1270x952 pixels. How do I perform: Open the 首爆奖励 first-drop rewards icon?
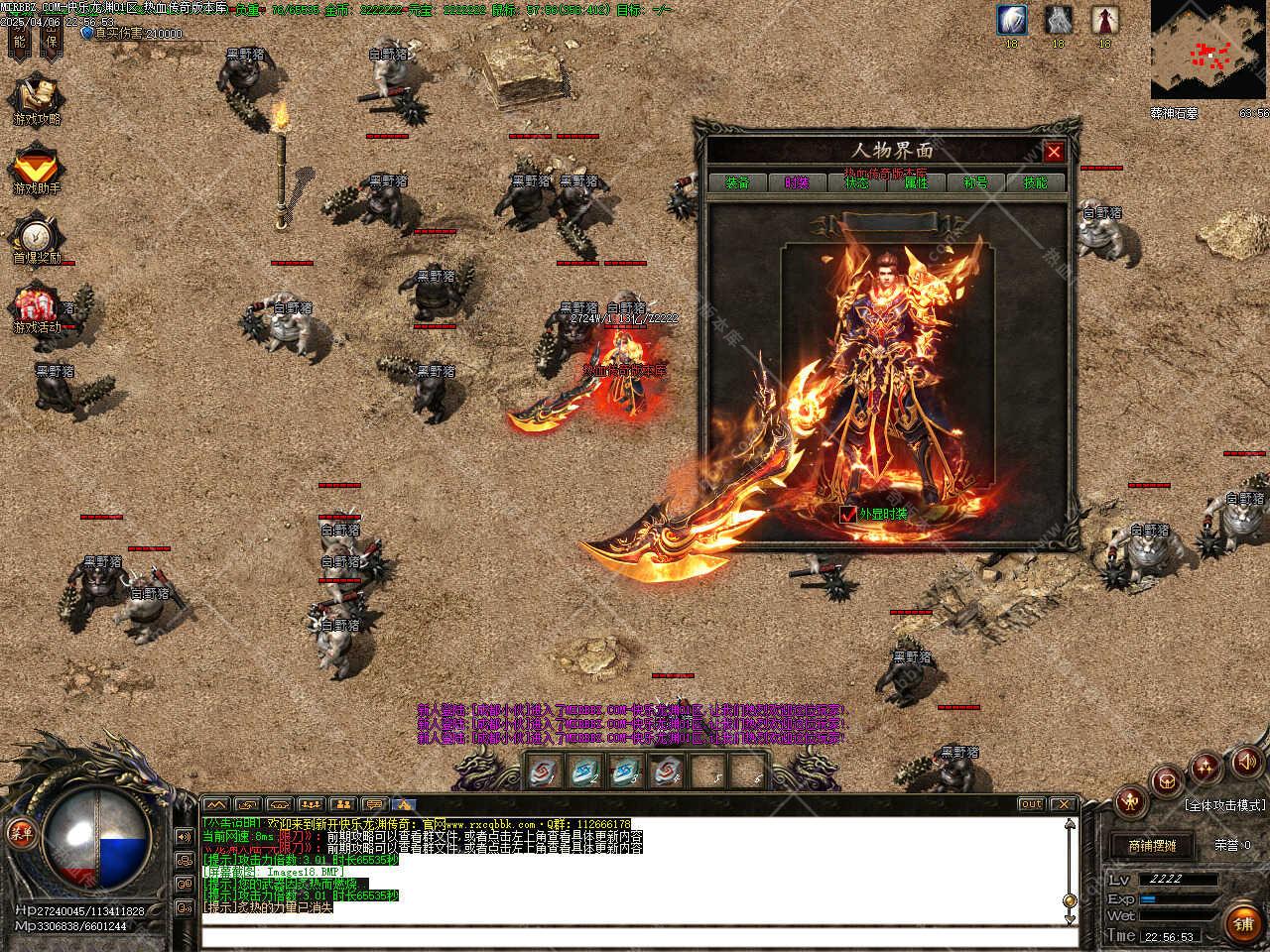(x=37, y=238)
